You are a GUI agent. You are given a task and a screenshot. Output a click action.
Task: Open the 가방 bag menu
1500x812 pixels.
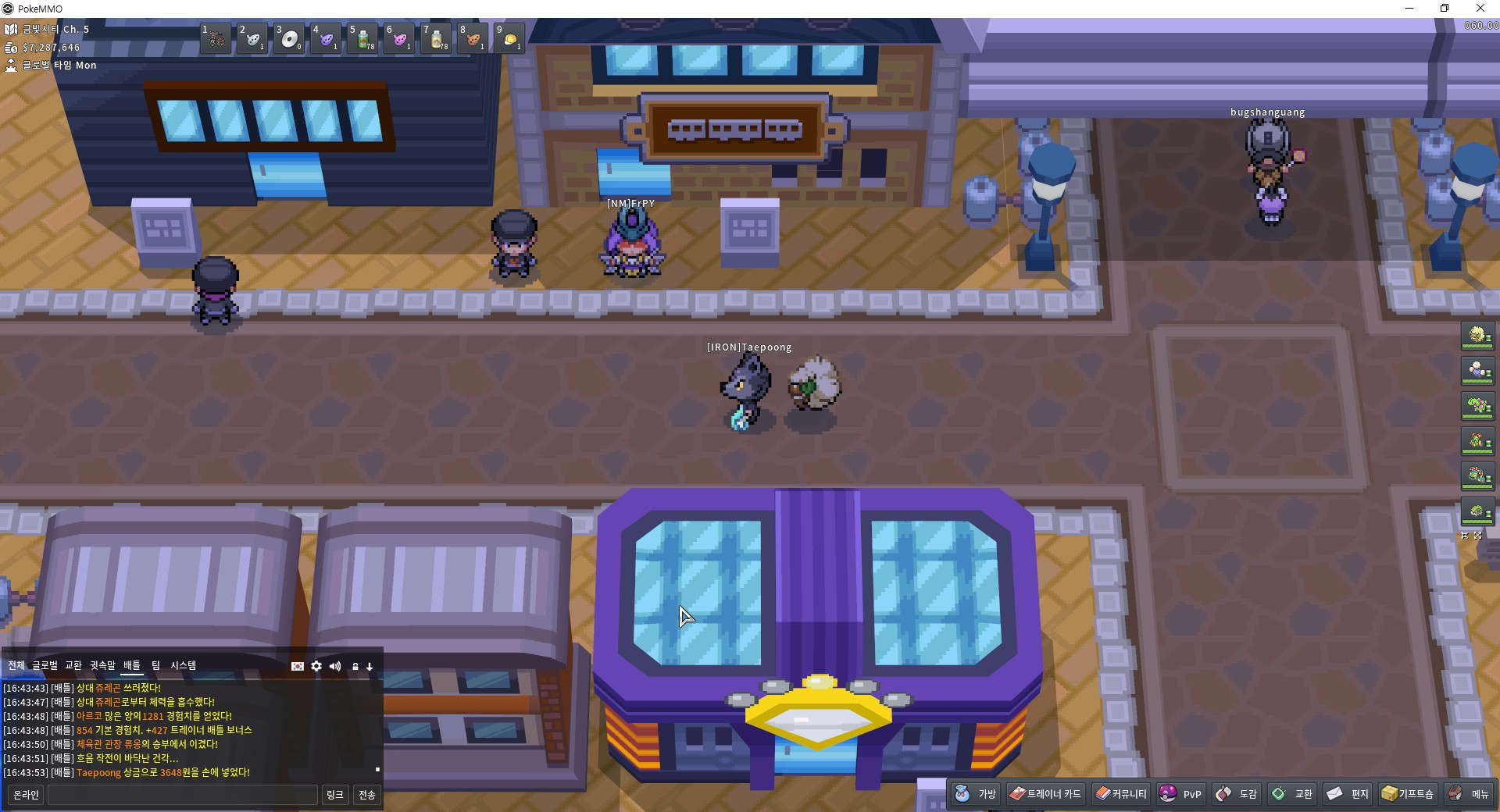pyautogui.click(x=977, y=794)
